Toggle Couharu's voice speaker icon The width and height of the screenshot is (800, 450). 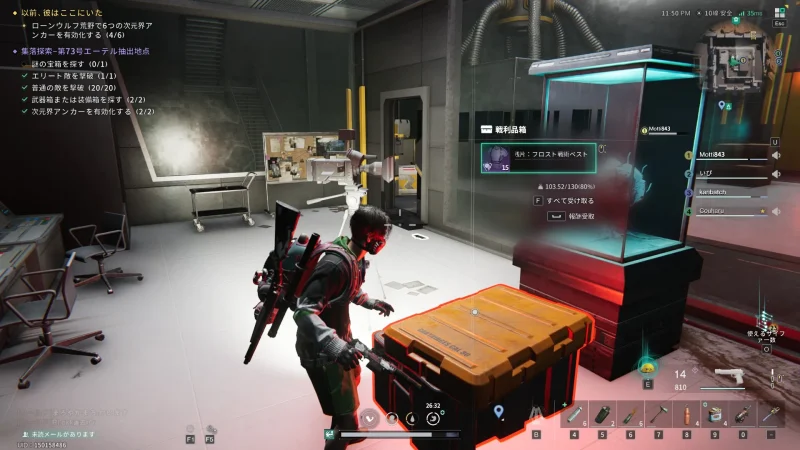[x=776, y=211]
